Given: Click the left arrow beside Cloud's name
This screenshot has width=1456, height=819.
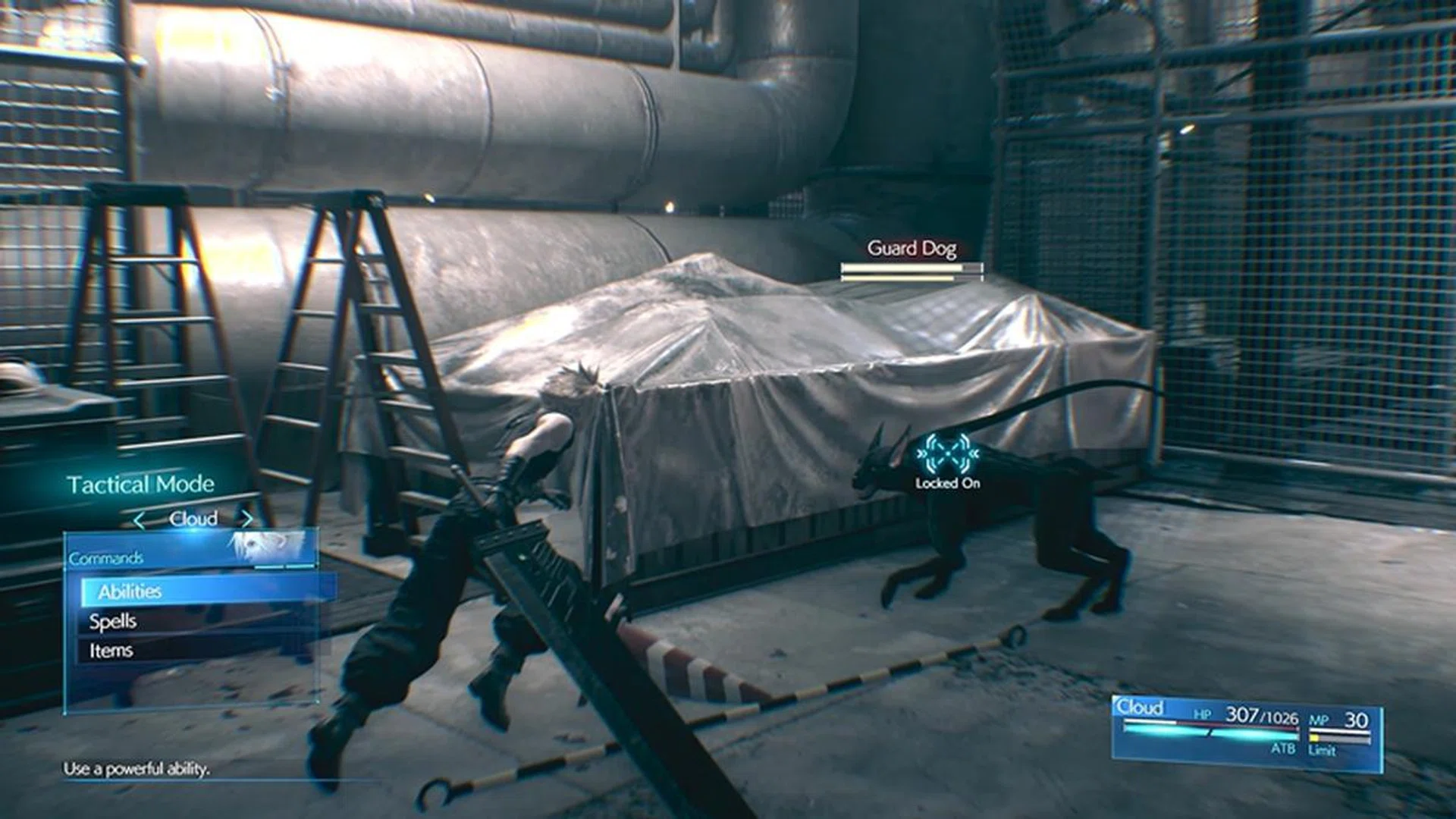Looking at the screenshot, I should click(139, 520).
